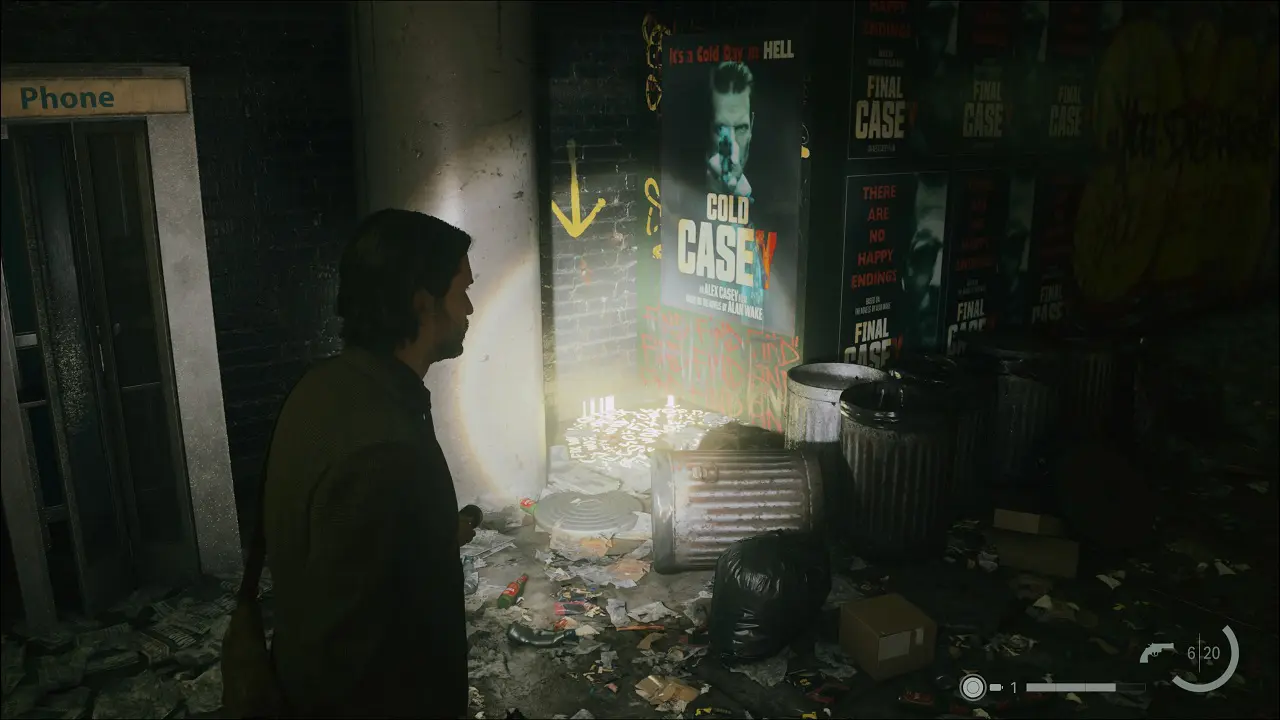Screen dimensions: 1280x720
Task: Click the manhole cover near Alan's feet
Action: [x=585, y=510]
